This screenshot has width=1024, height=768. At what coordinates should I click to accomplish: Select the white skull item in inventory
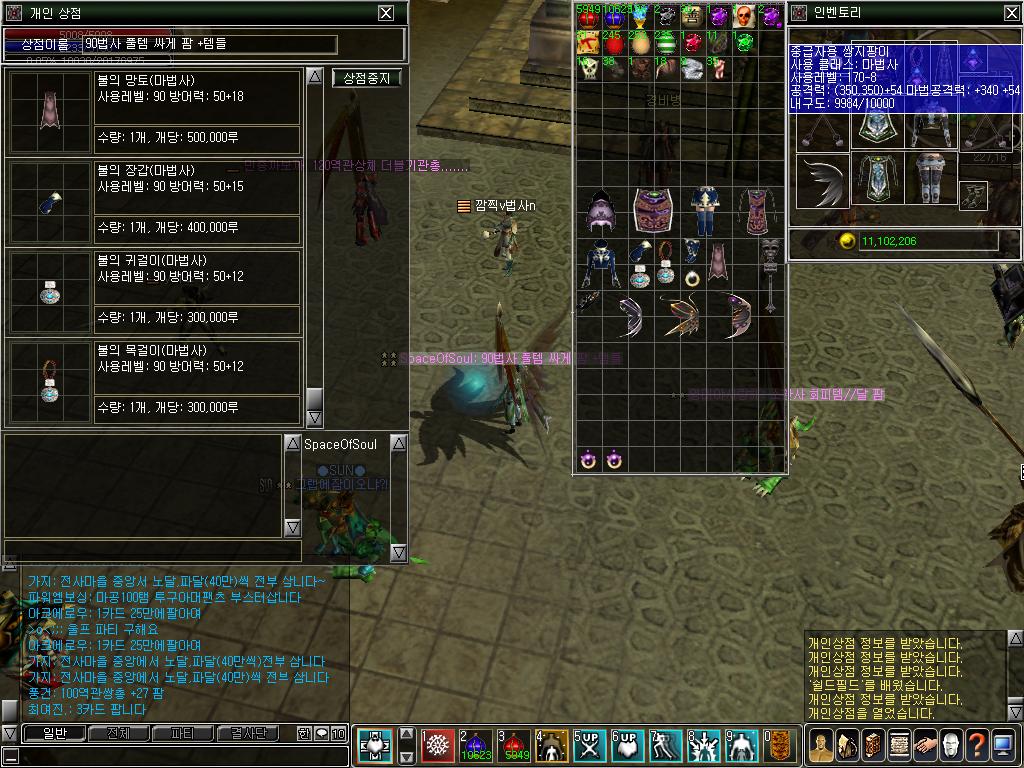click(x=589, y=68)
